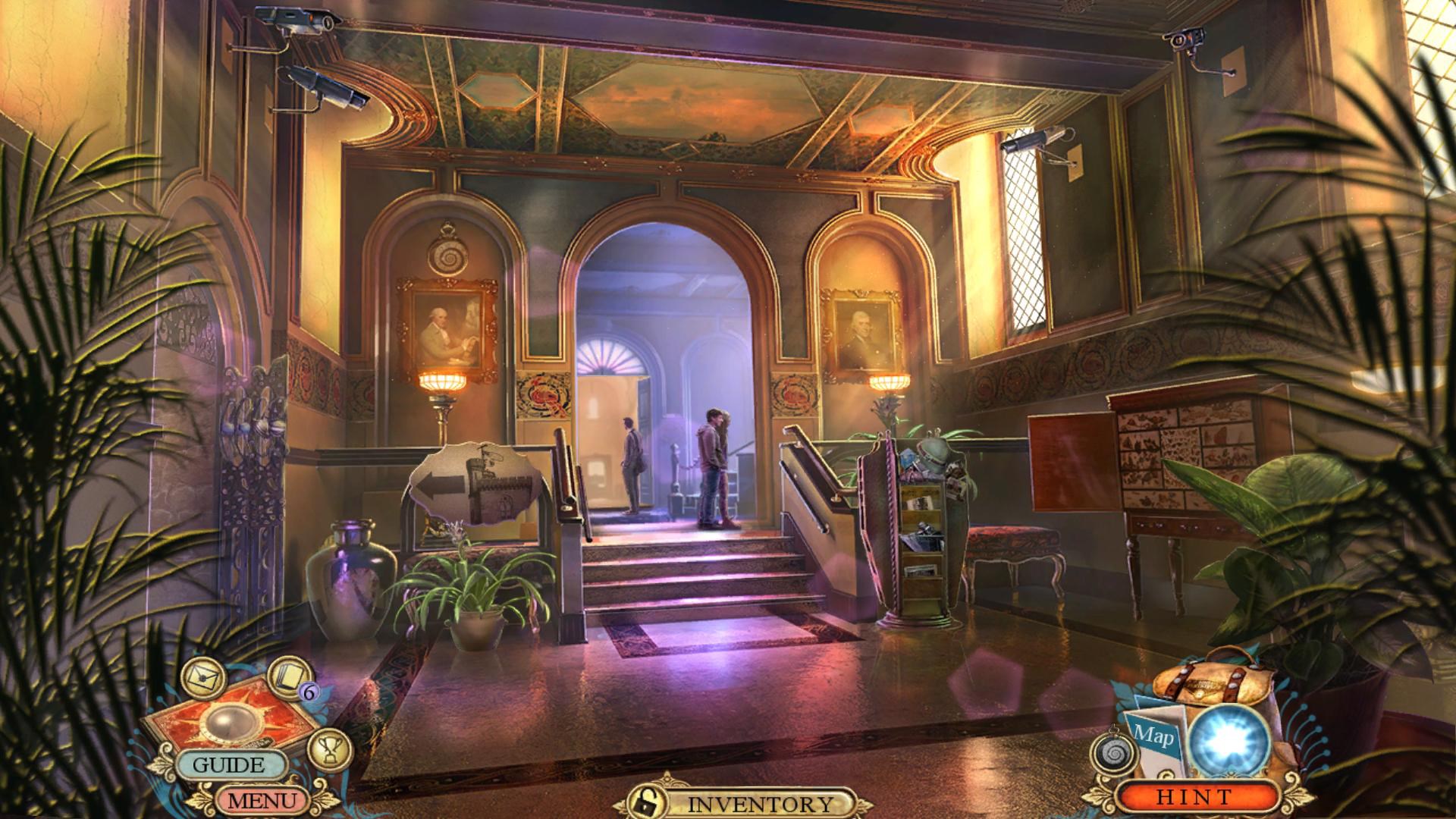The image size is (1456, 819).
Task: Select the spiral pocket watch amulet
Action: click(x=1113, y=755)
